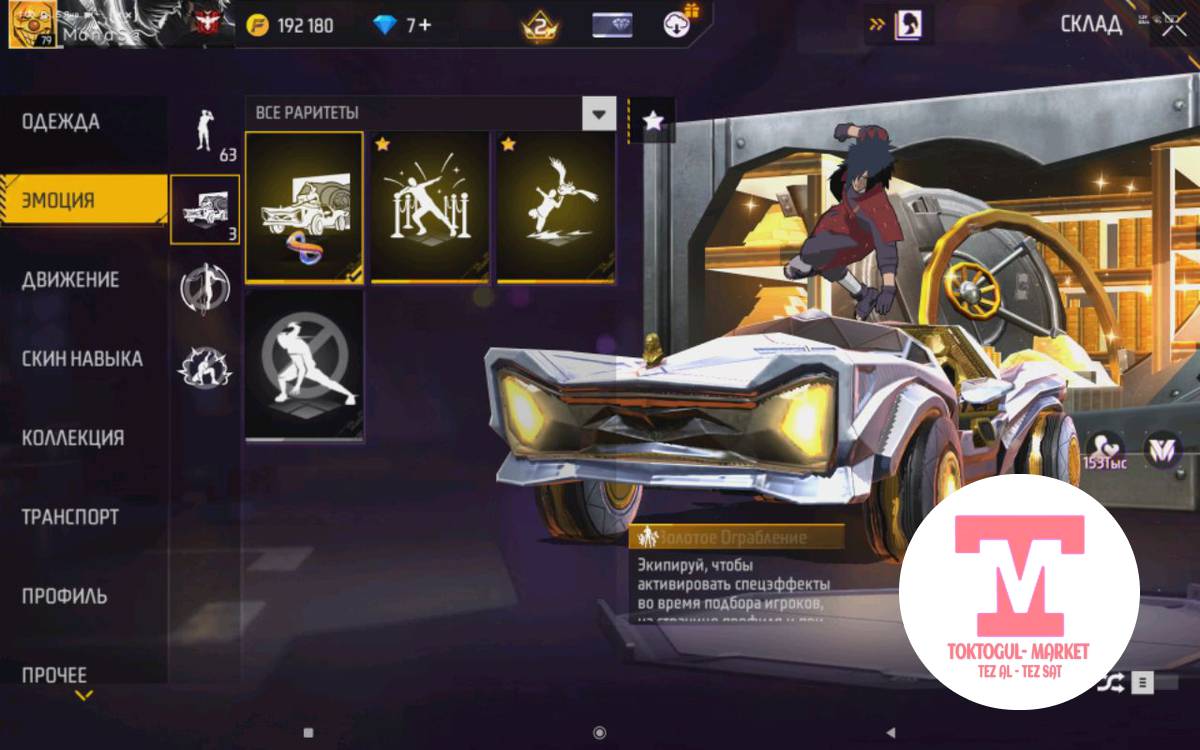1200x750 pixels.
Task: Select the dancing figure emote subcategory
Action: click(x=205, y=131)
